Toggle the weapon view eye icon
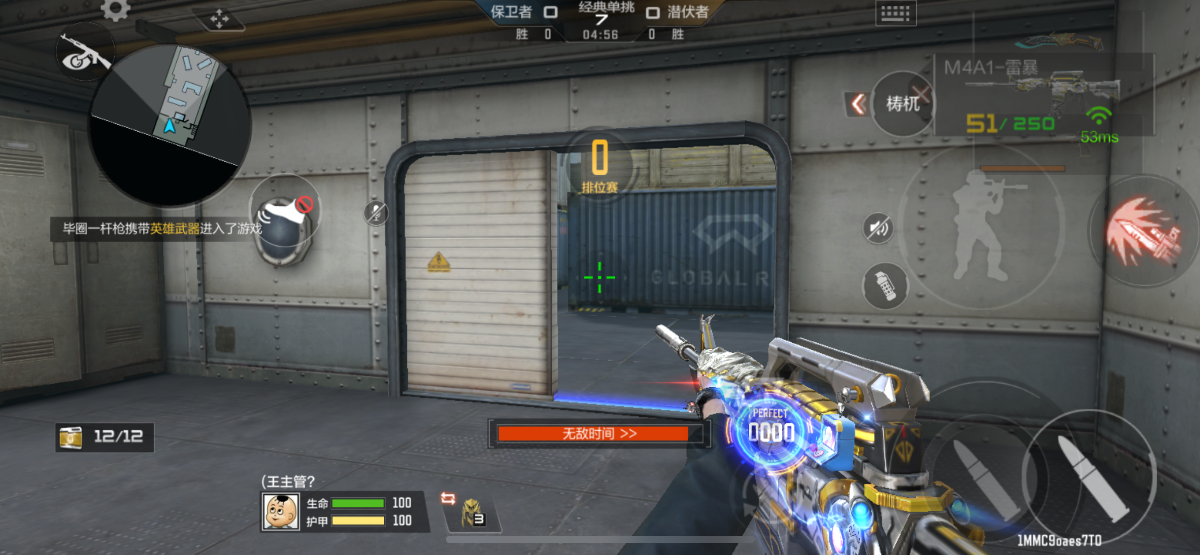Viewport: 1200px width, 555px height. [x=84, y=52]
